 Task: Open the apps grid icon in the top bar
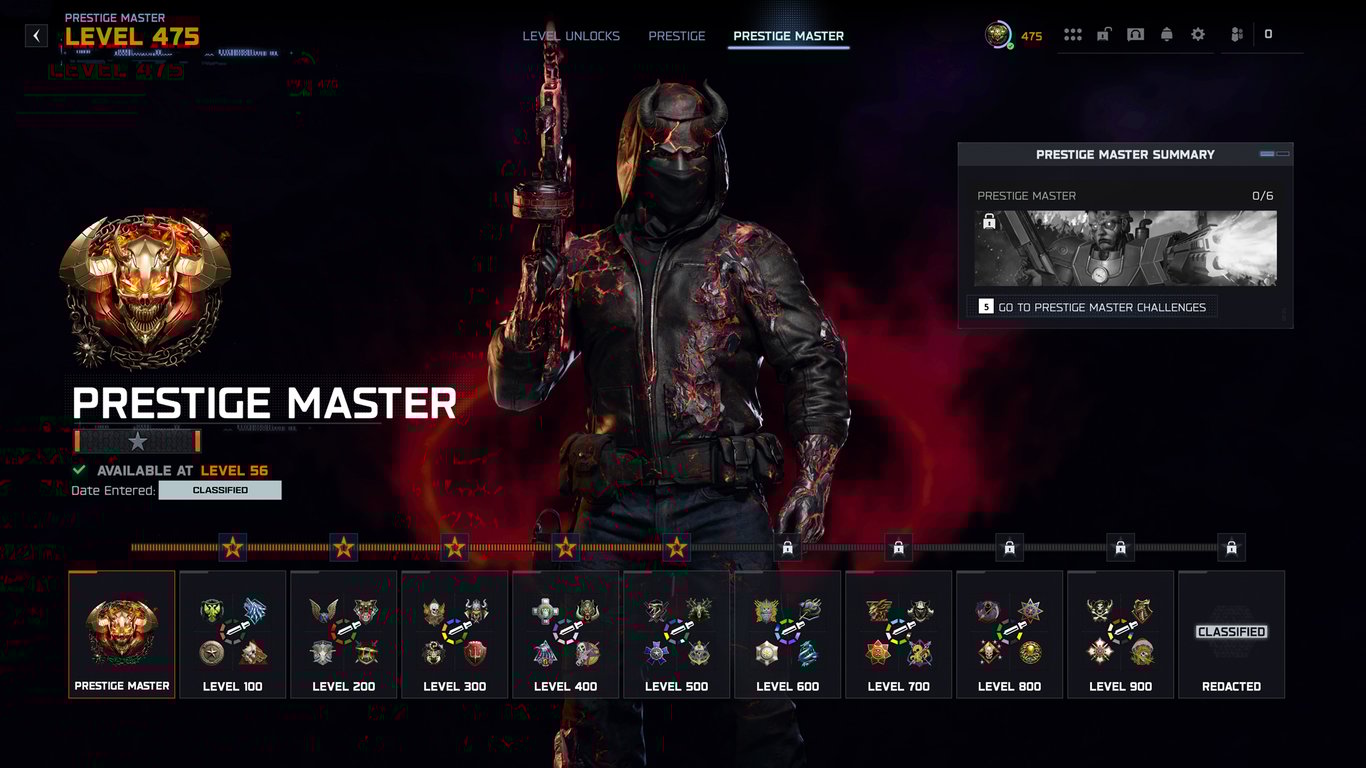(x=1073, y=34)
